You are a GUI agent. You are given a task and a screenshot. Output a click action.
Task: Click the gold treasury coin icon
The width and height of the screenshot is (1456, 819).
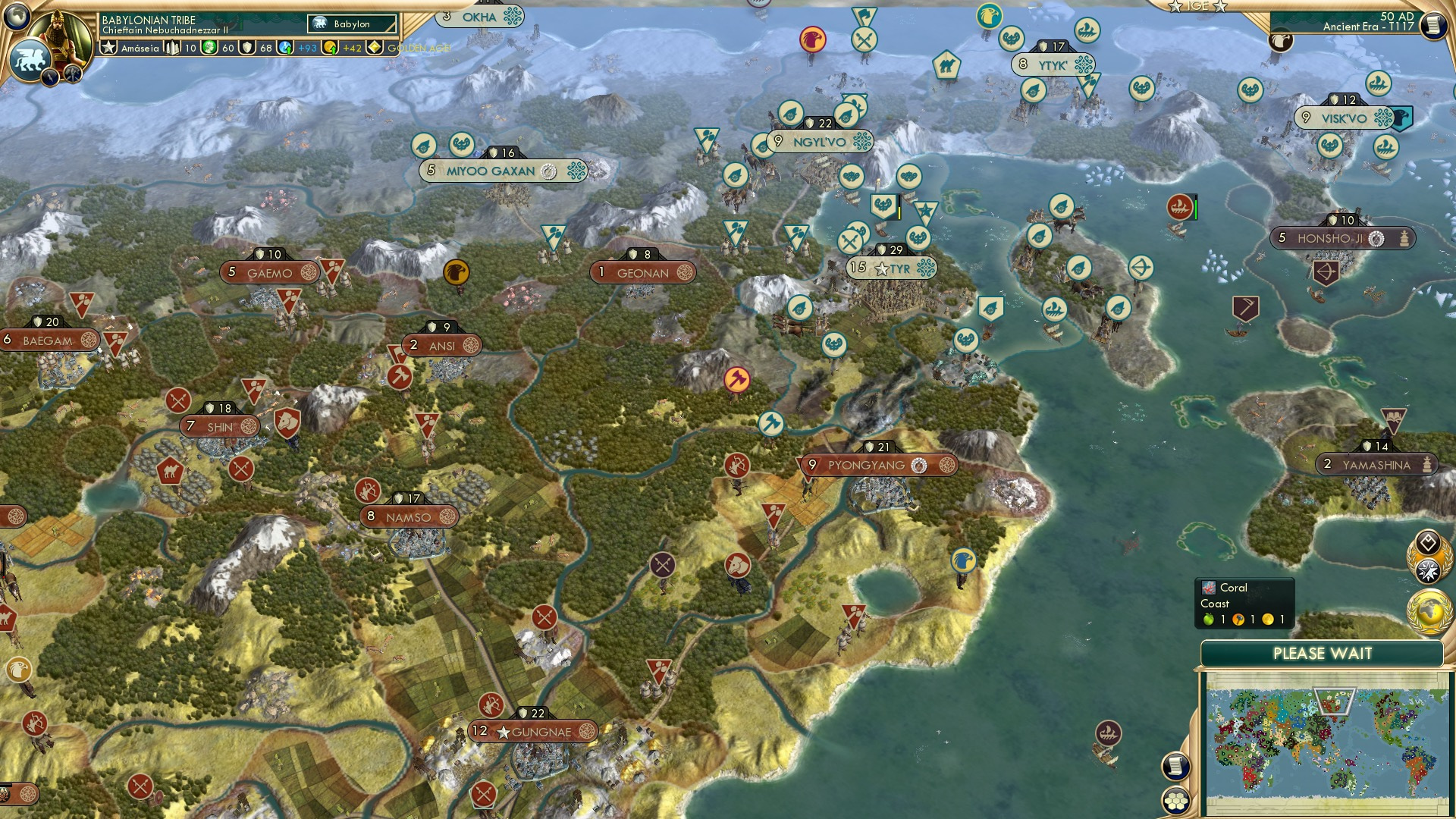[x=328, y=48]
